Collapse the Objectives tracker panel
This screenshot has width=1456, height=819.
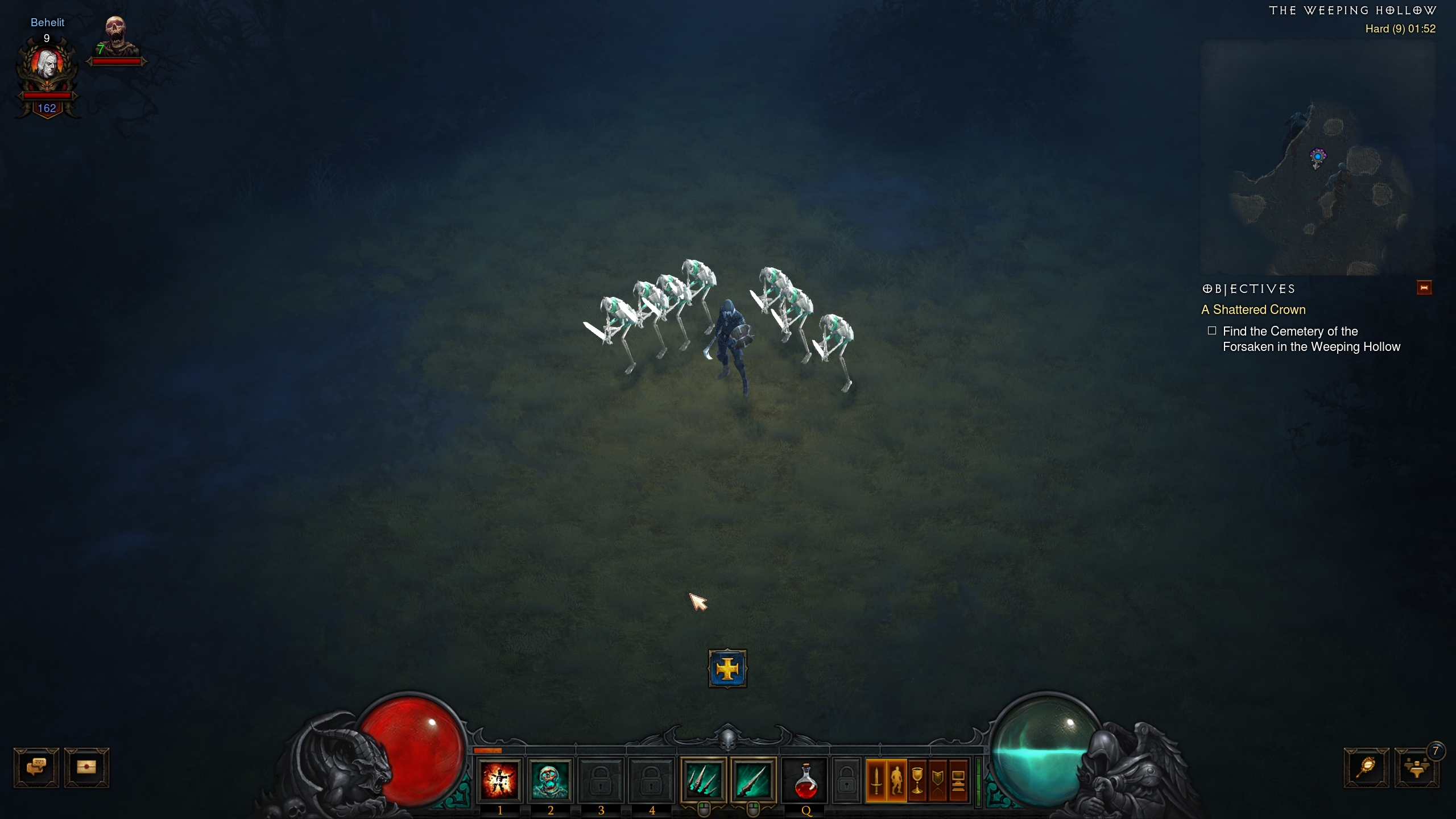(x=1424, y=288)
